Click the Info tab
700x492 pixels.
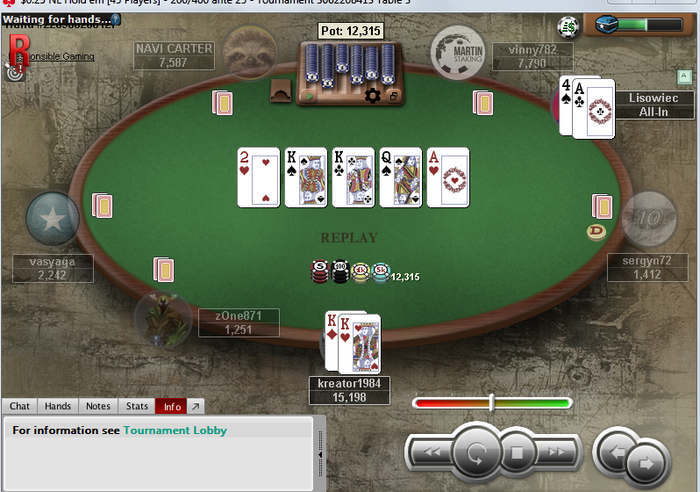172,406
